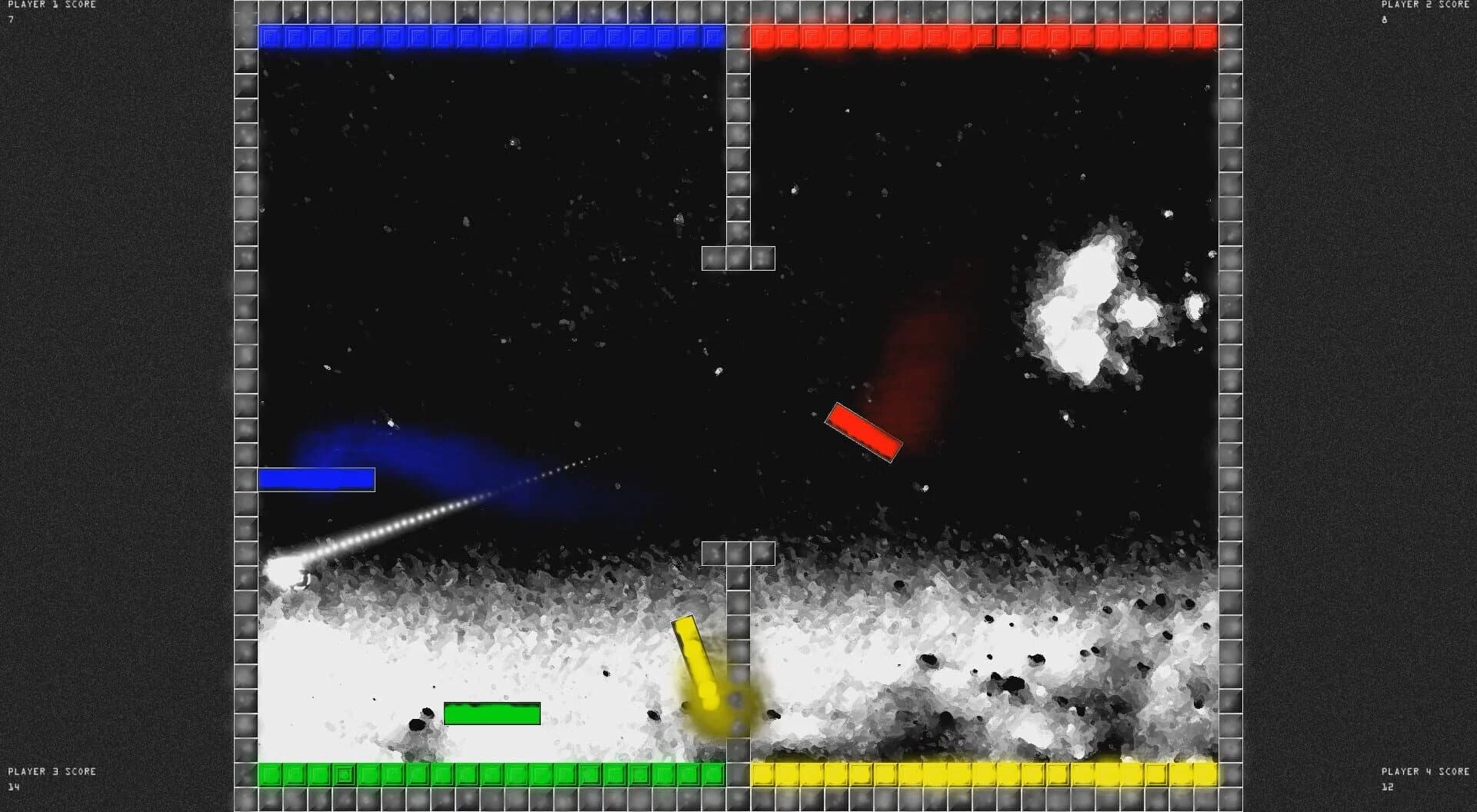This screenshot has height=812, width=1477.
Task: Click the Player 1 Score label
Action: (x=50, y=4)
